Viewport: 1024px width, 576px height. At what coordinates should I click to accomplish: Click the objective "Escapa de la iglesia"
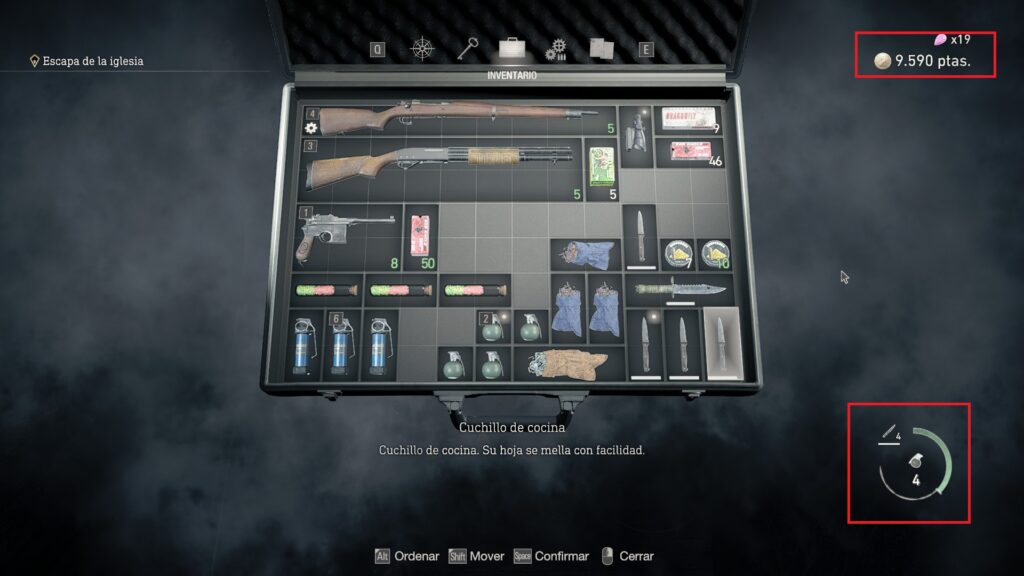(x=92, y=61)
